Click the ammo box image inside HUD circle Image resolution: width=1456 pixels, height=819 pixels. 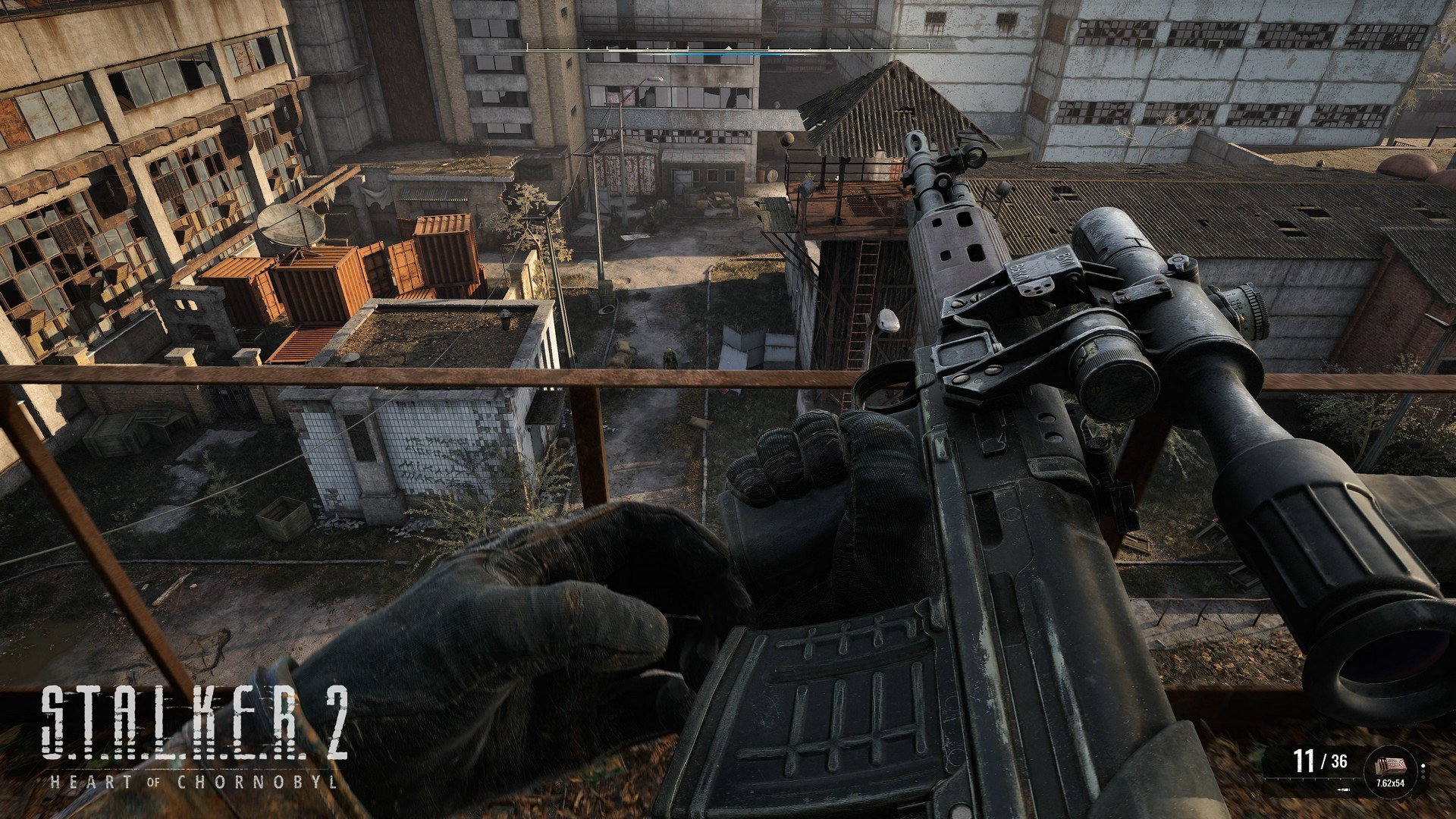(x=1392, y=764)
